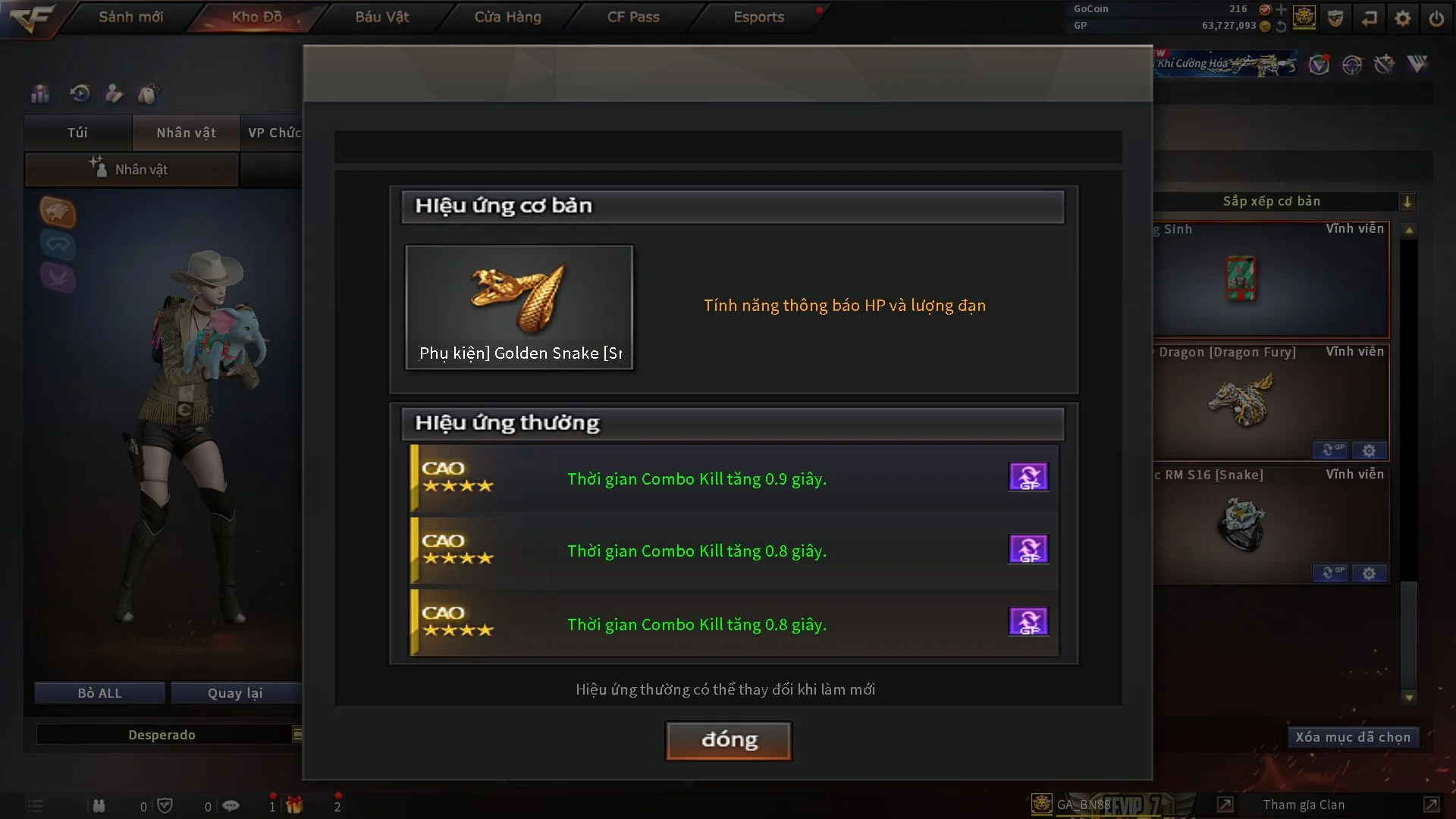The height and width of the screenshot is (819, 1456).
Task: Select the Dragon Fury item card
Action: tap(1270, 402)
